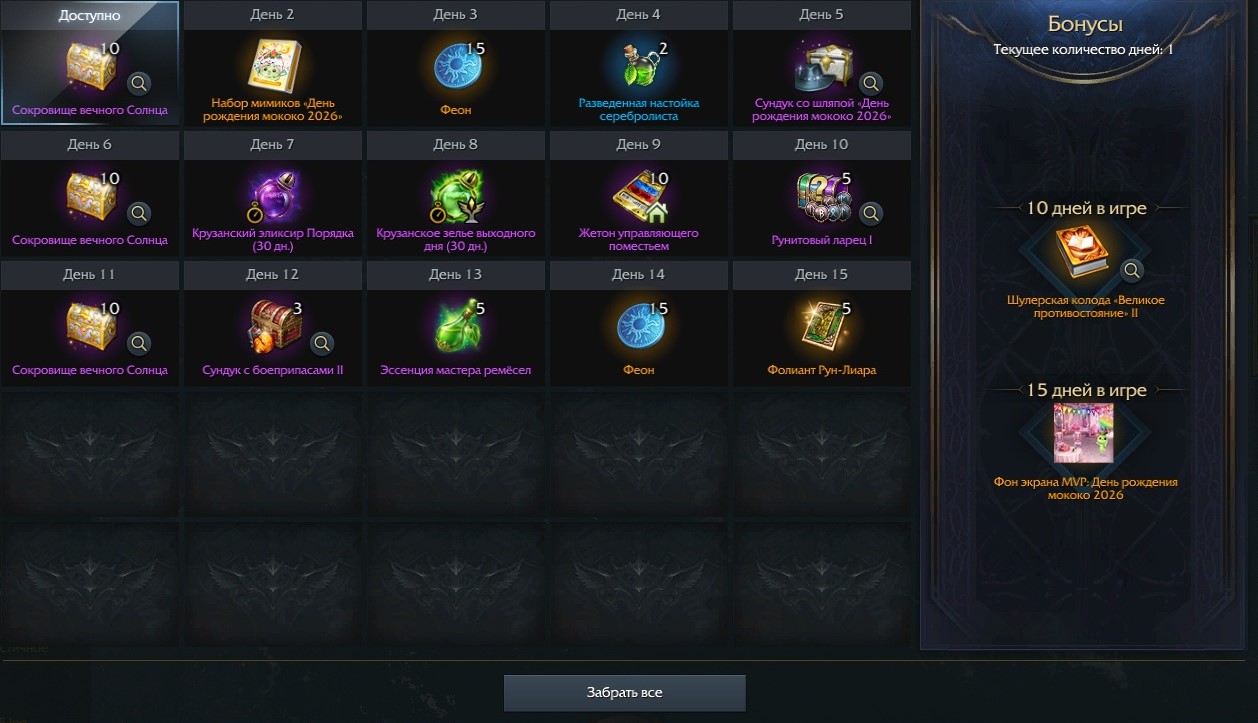Pick the Разведенная настойка серебролиста potion

[x=638, y=67]
